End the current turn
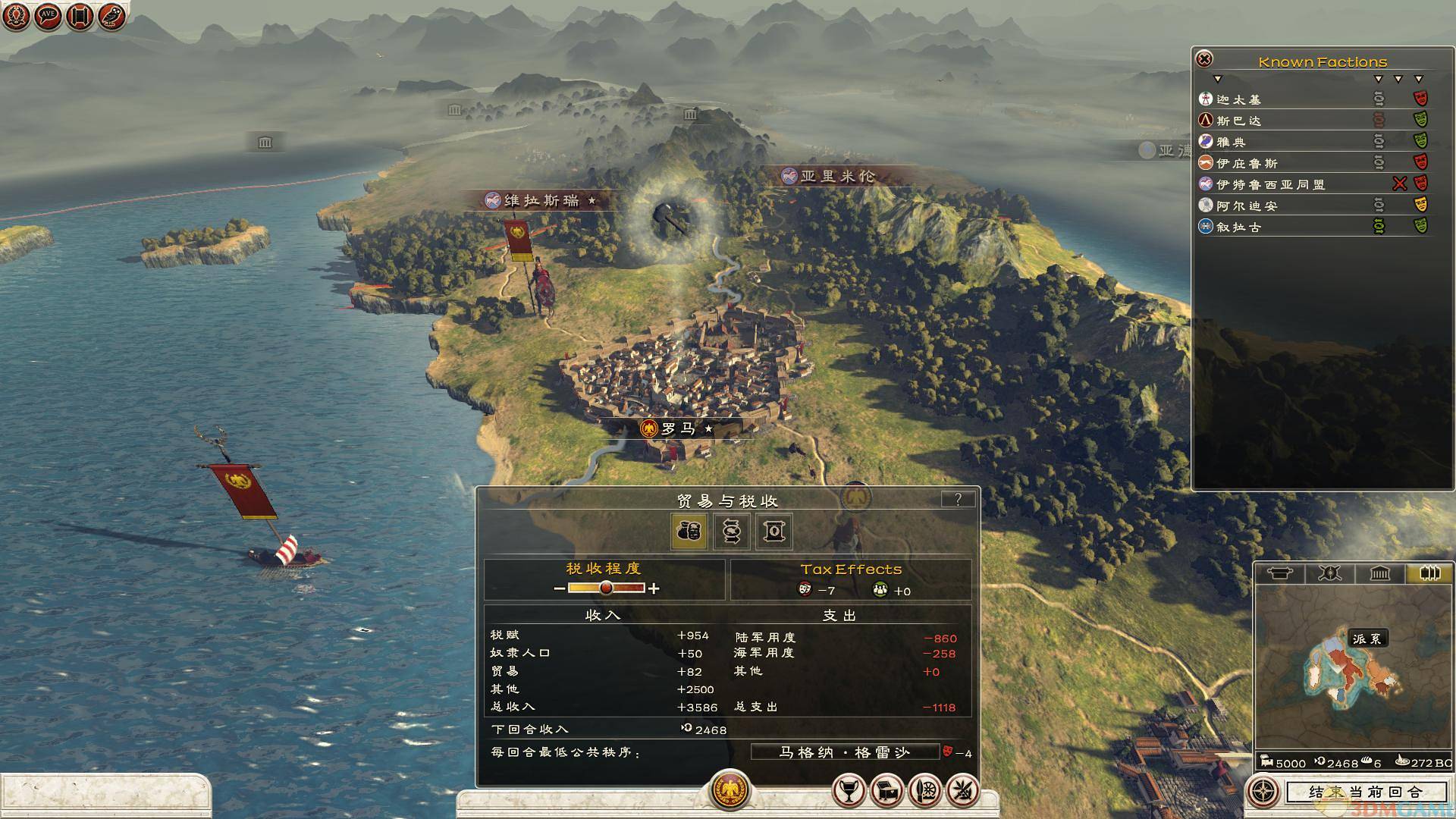Image resolution: width=1456 pixels, height=819 pixels. (x=1365, y=792)
